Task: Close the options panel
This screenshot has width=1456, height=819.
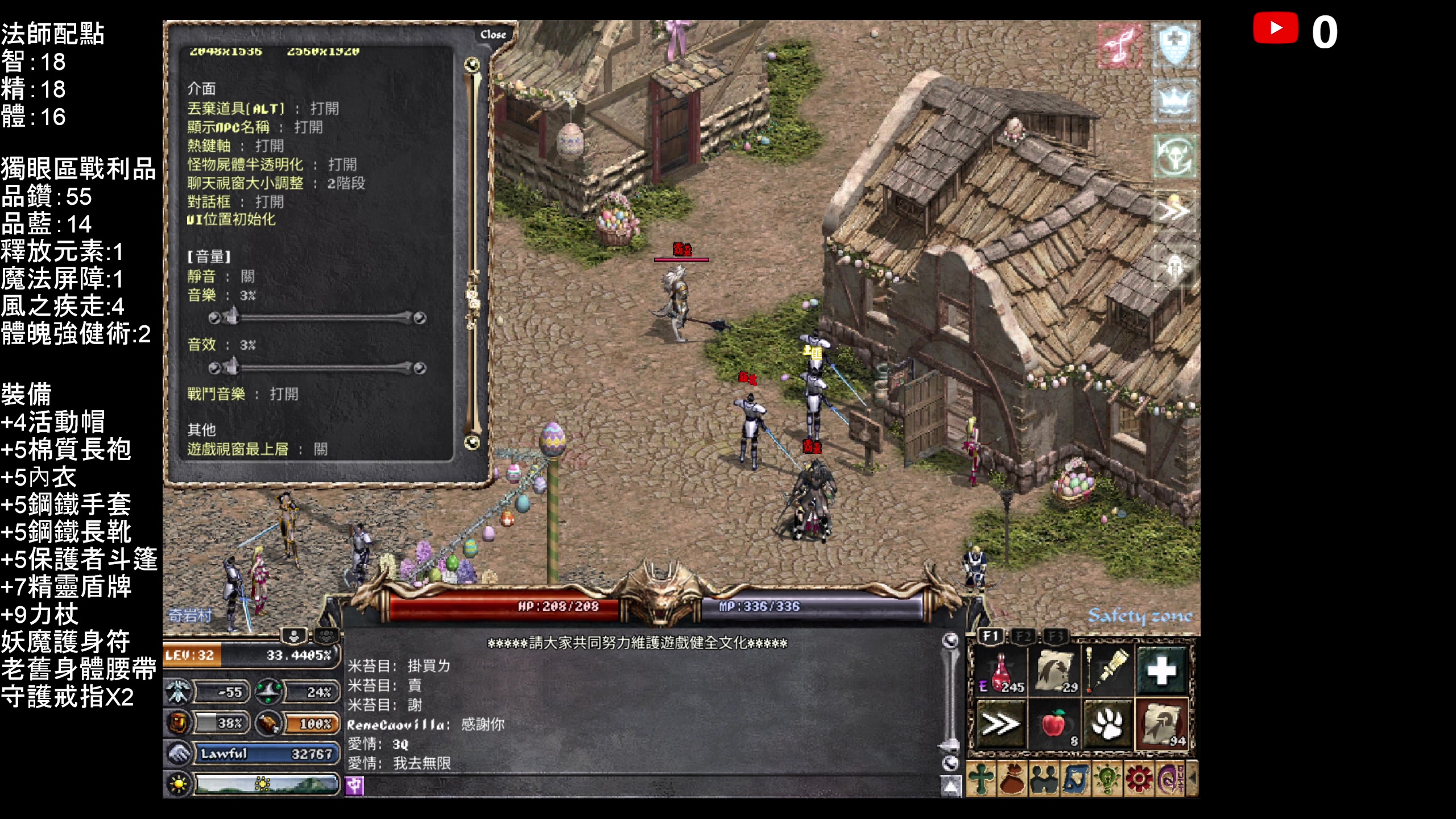Action: click(x=493, y=35)
